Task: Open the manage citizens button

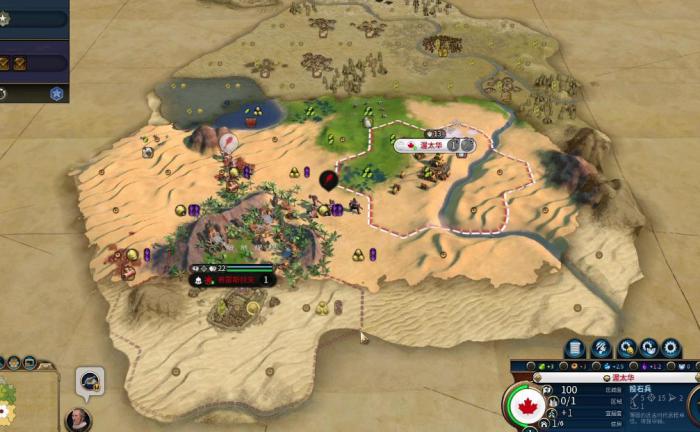Action: [627, 348]
